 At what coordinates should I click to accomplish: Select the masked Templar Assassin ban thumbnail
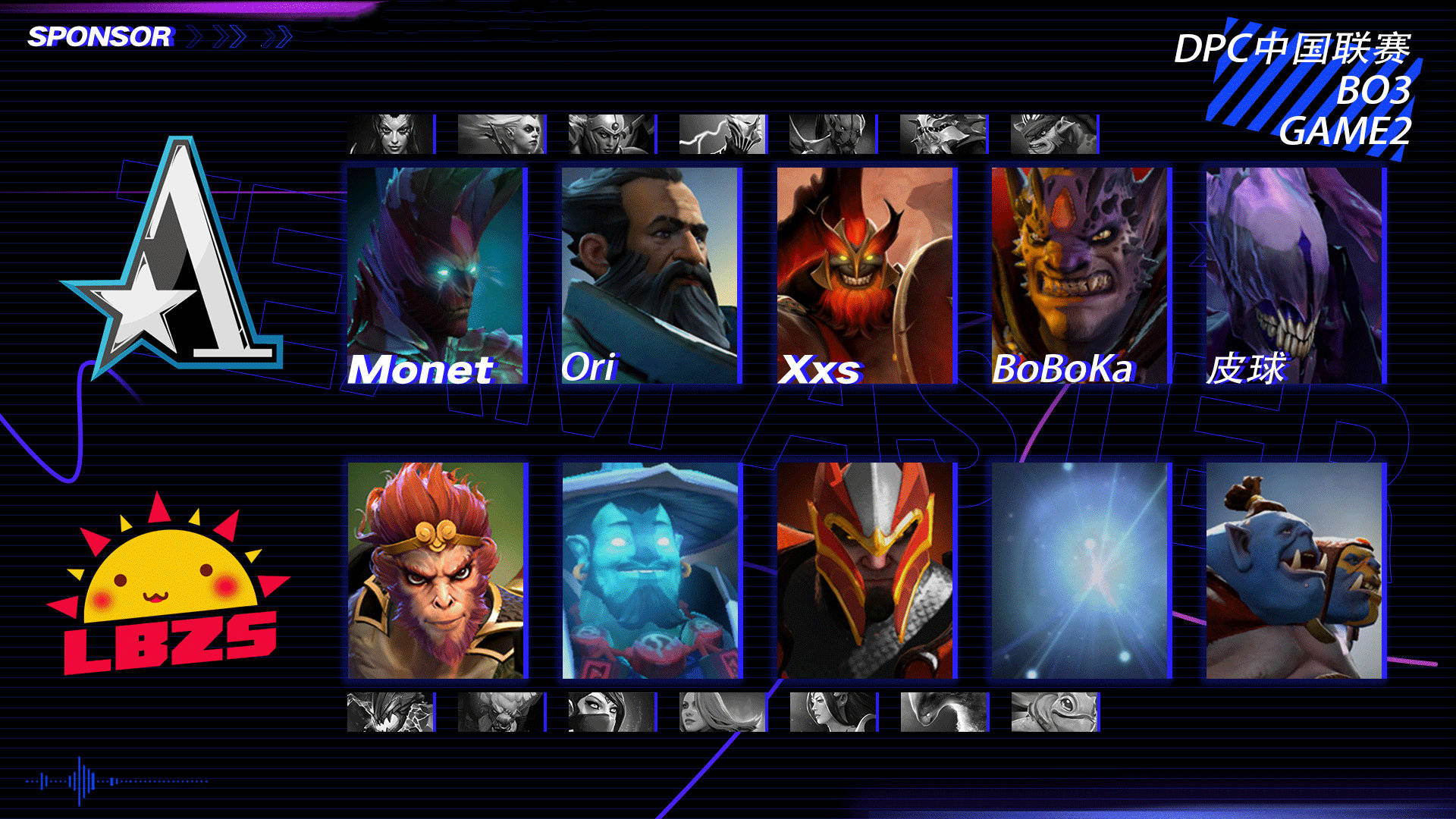(611, 712)
